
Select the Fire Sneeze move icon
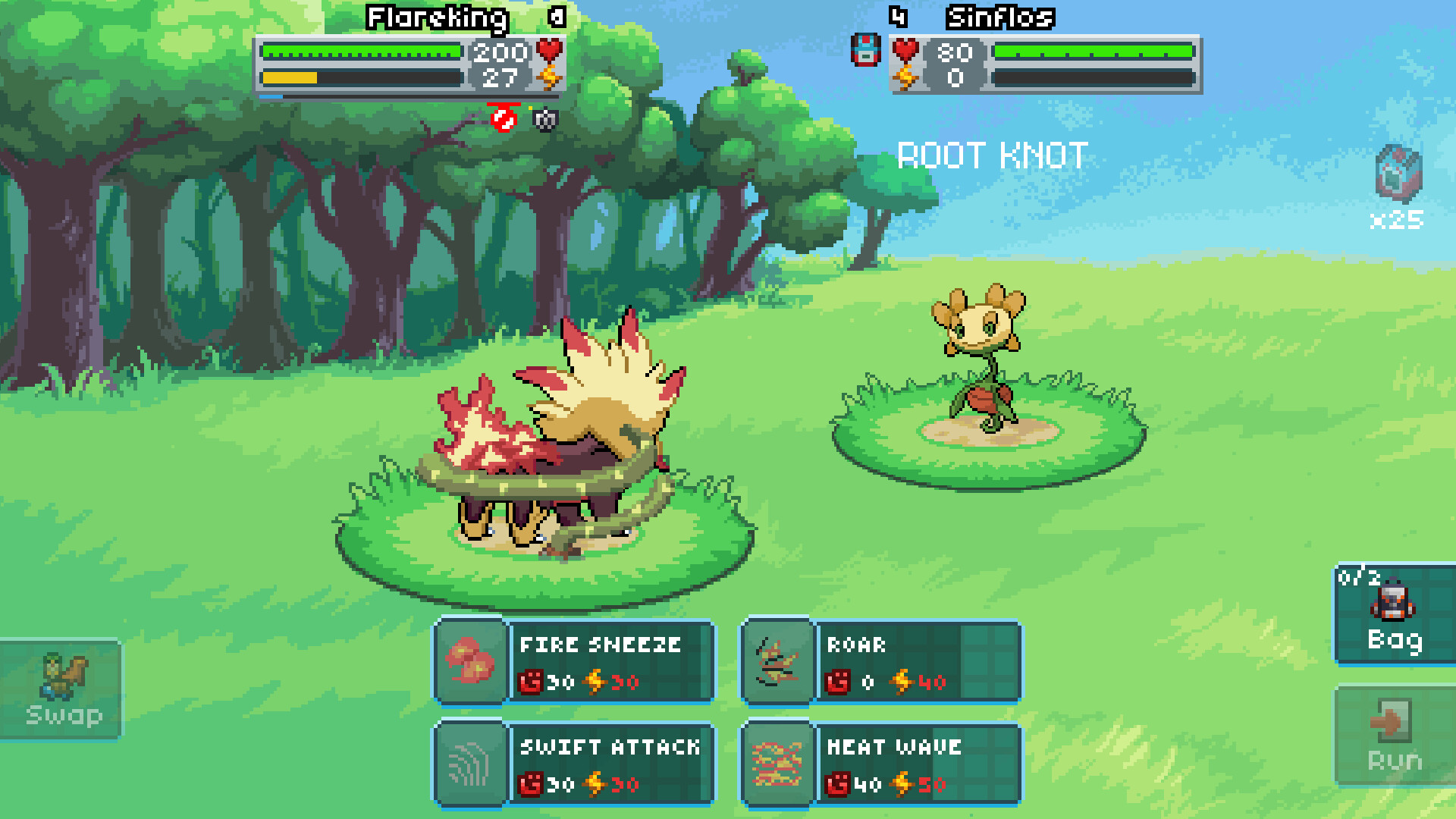click(x=470, y=661)
